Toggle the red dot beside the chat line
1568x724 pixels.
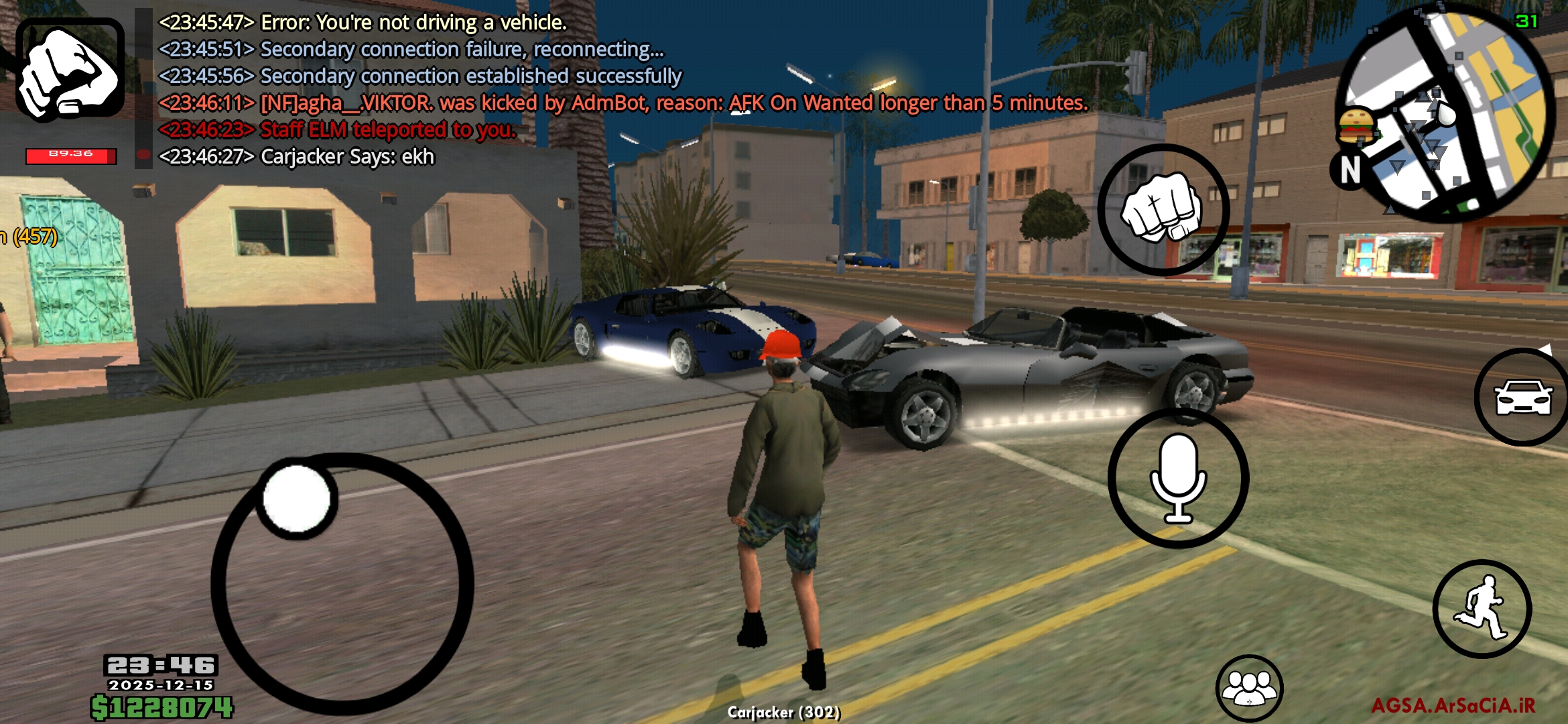(143, 156)
